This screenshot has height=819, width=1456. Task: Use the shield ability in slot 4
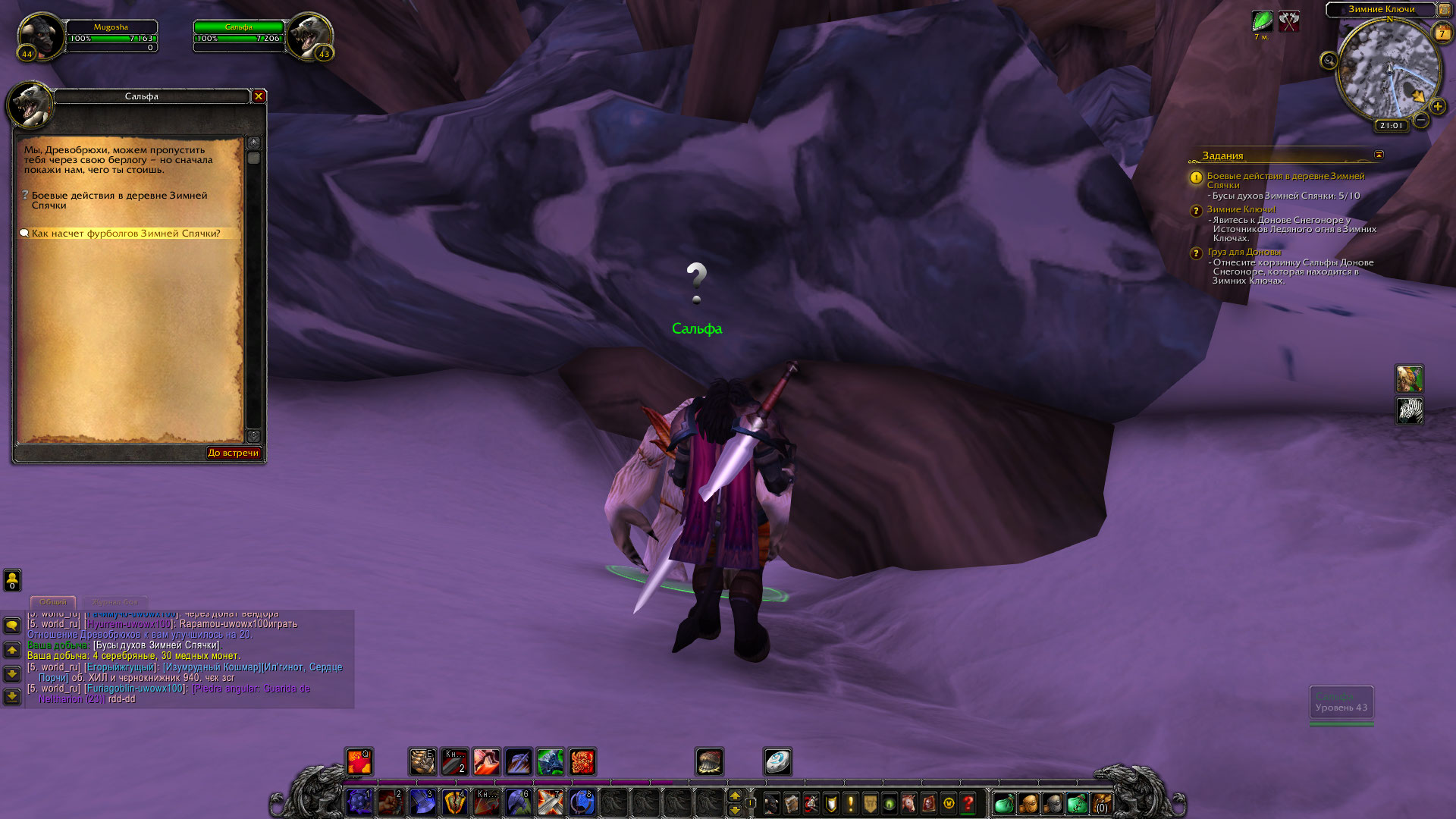click(x=454, y=802)
